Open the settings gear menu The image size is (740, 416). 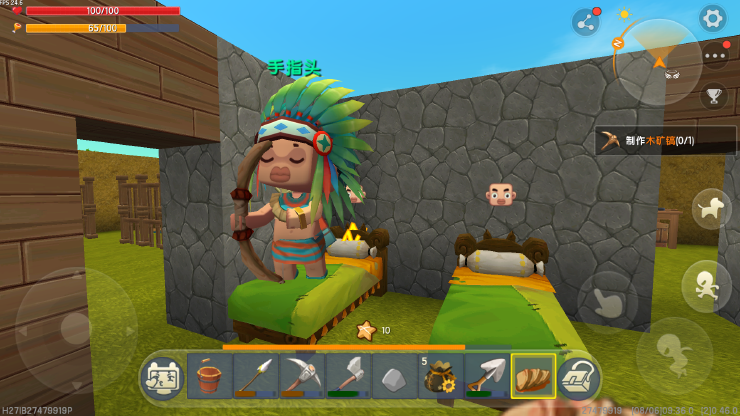tap(712, 17)
